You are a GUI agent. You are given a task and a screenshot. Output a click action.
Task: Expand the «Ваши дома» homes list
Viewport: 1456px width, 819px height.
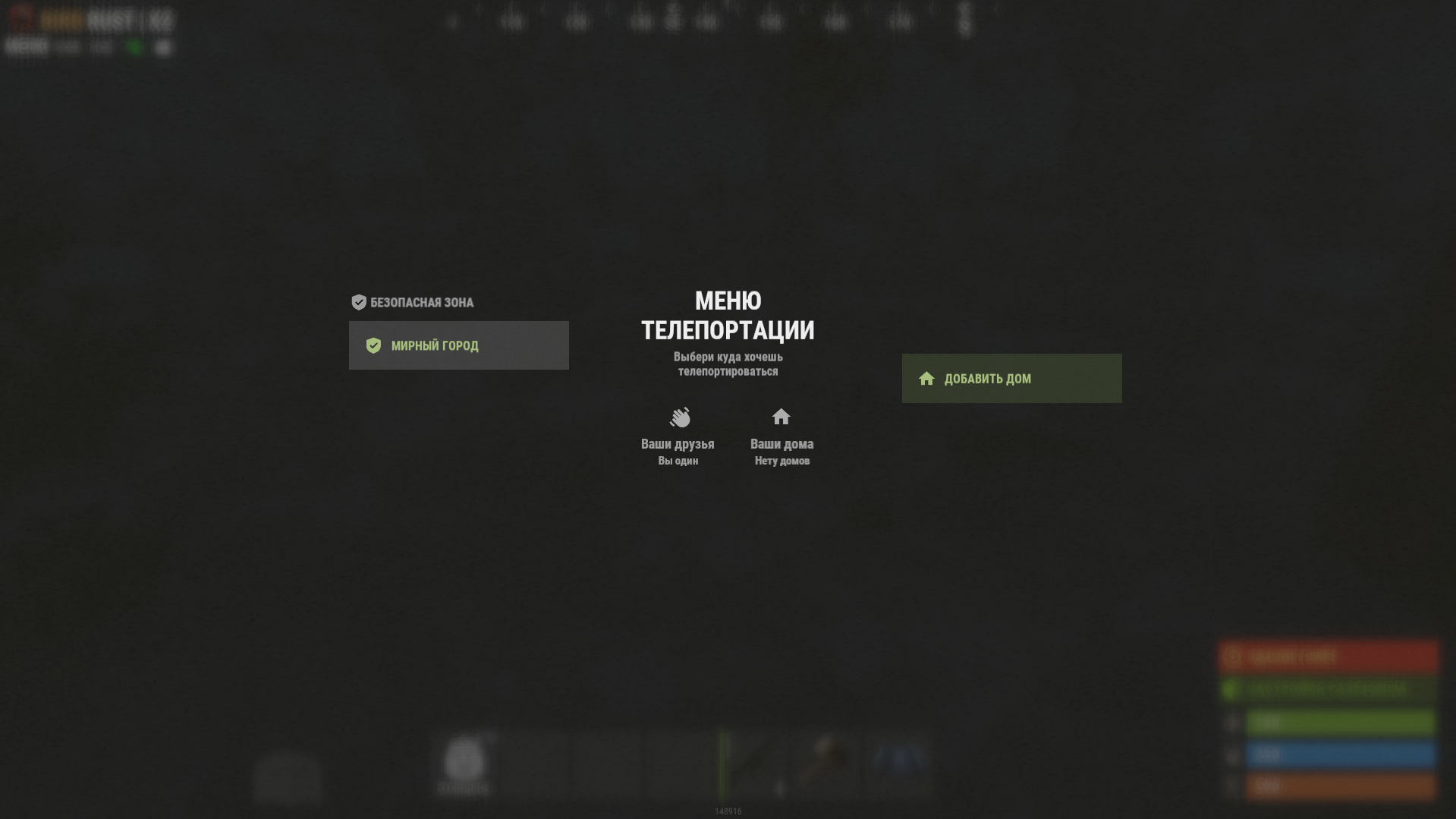[782, 444]
